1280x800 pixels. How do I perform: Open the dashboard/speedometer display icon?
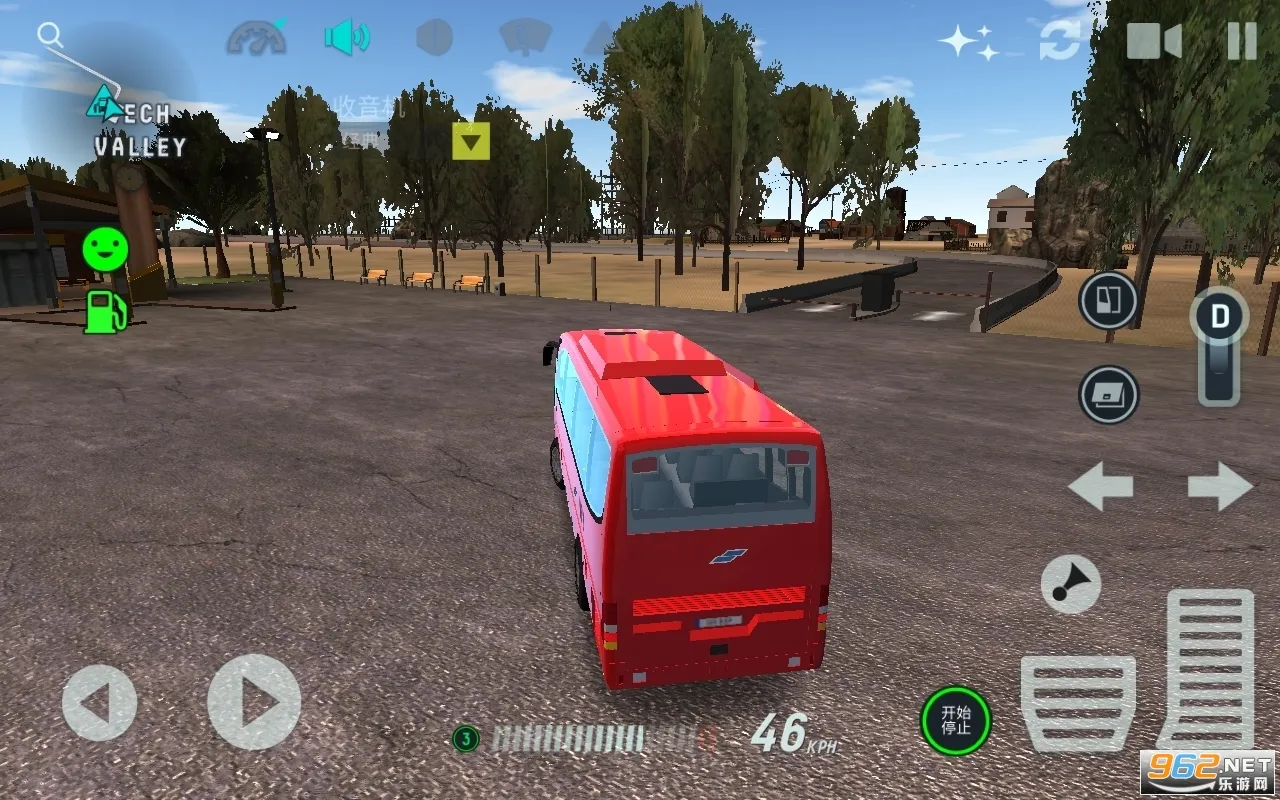tap(257, 40)
